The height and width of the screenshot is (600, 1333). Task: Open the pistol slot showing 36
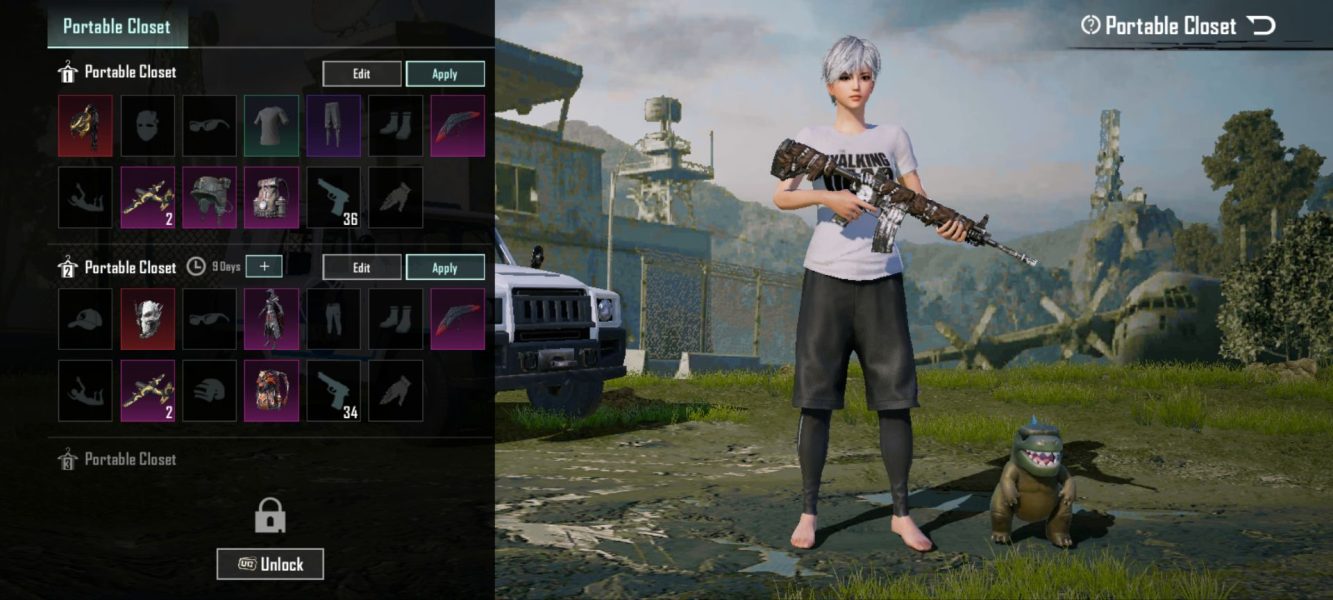[334, 197]
